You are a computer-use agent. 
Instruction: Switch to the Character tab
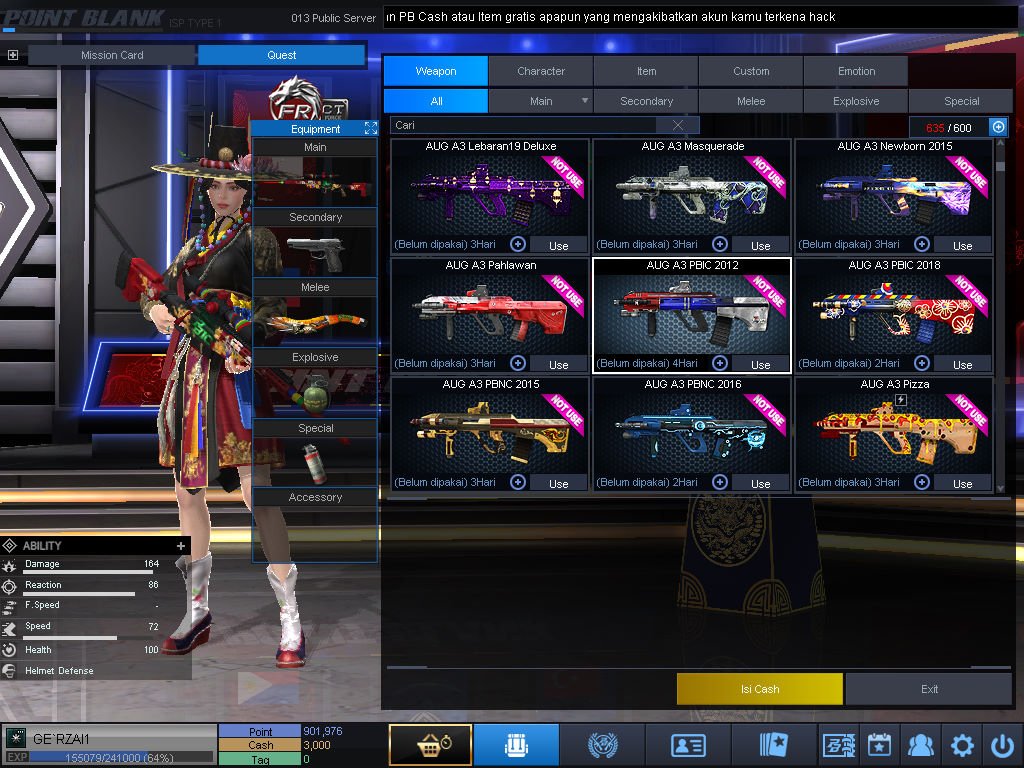click(541, 71)
